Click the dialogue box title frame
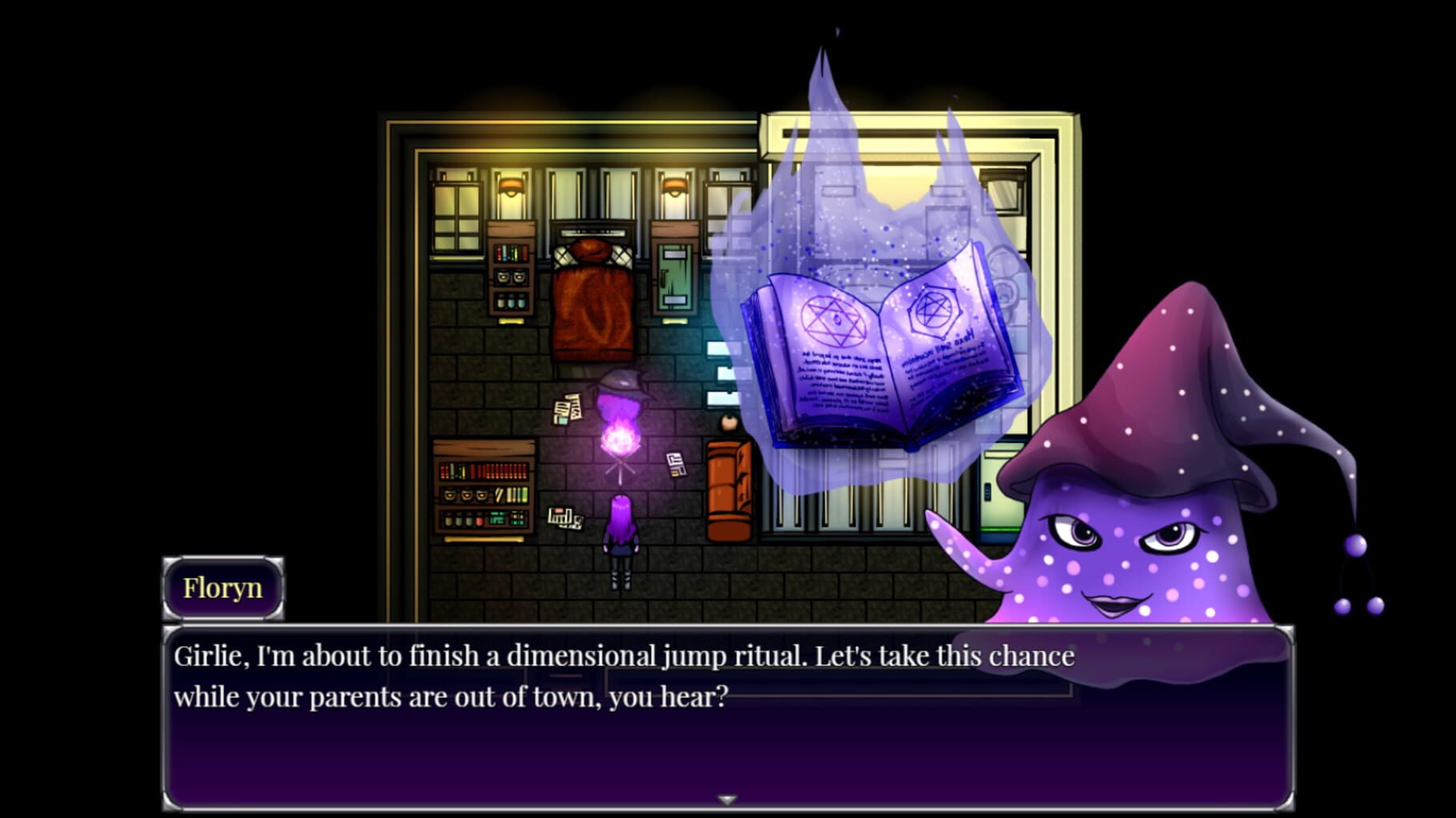 [222, 588]
